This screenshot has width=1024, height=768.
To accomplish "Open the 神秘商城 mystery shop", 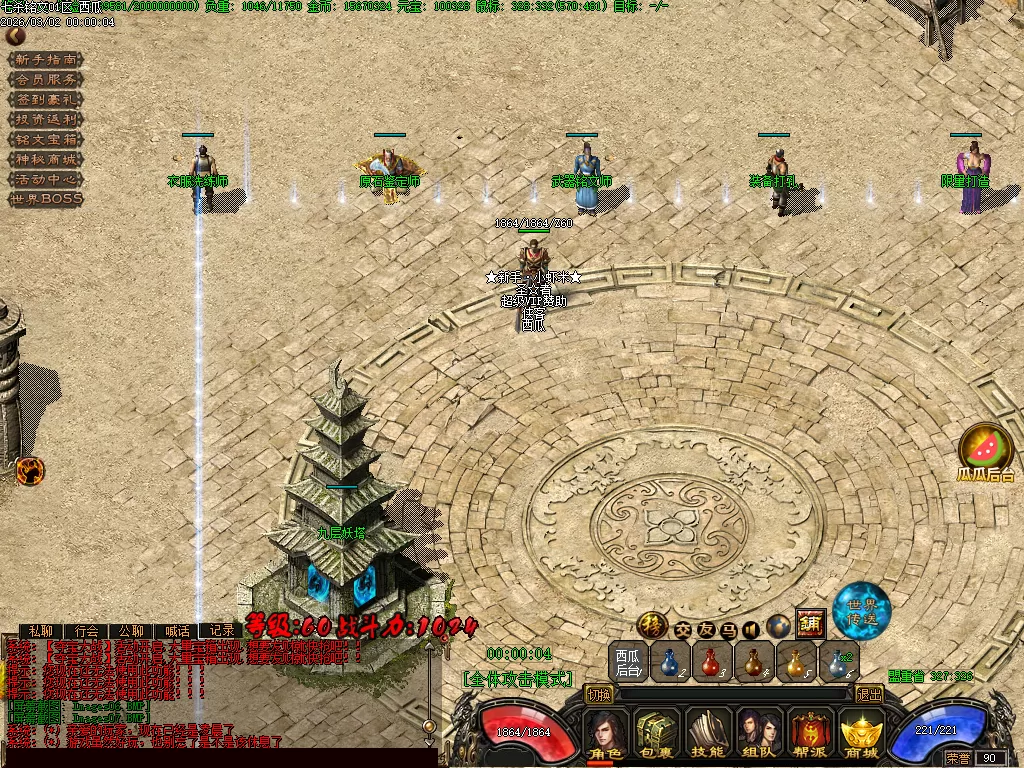I will (46, 159).
